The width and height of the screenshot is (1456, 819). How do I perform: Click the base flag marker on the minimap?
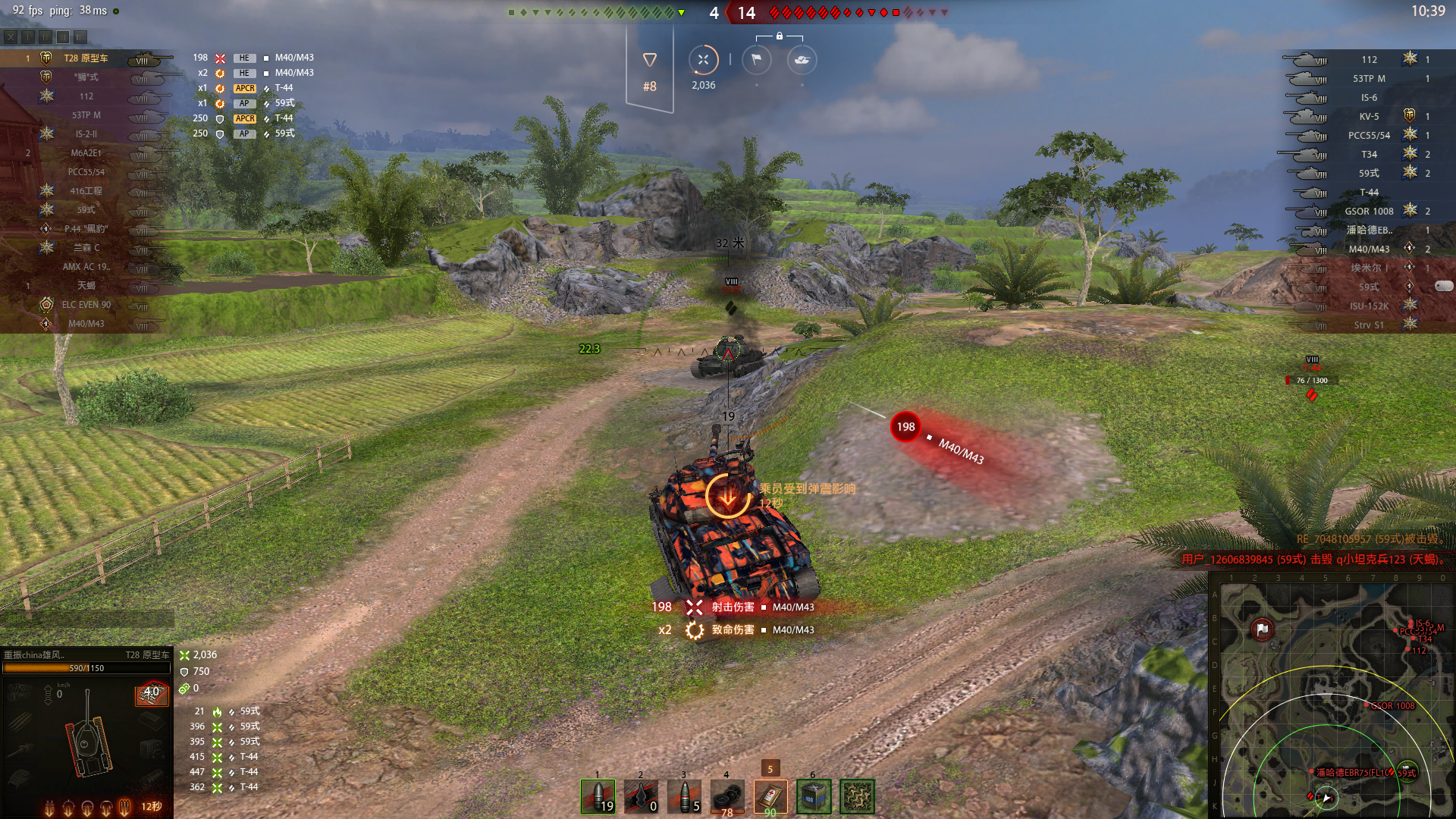[x=1263, y=629]
